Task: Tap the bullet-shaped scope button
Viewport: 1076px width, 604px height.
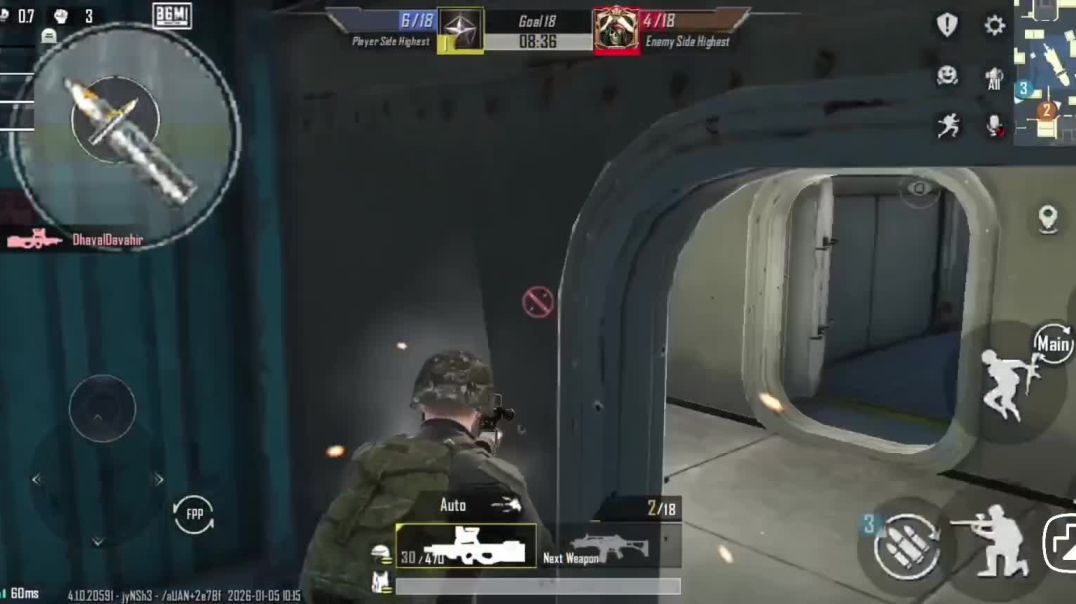Action: tap(124, 138)
